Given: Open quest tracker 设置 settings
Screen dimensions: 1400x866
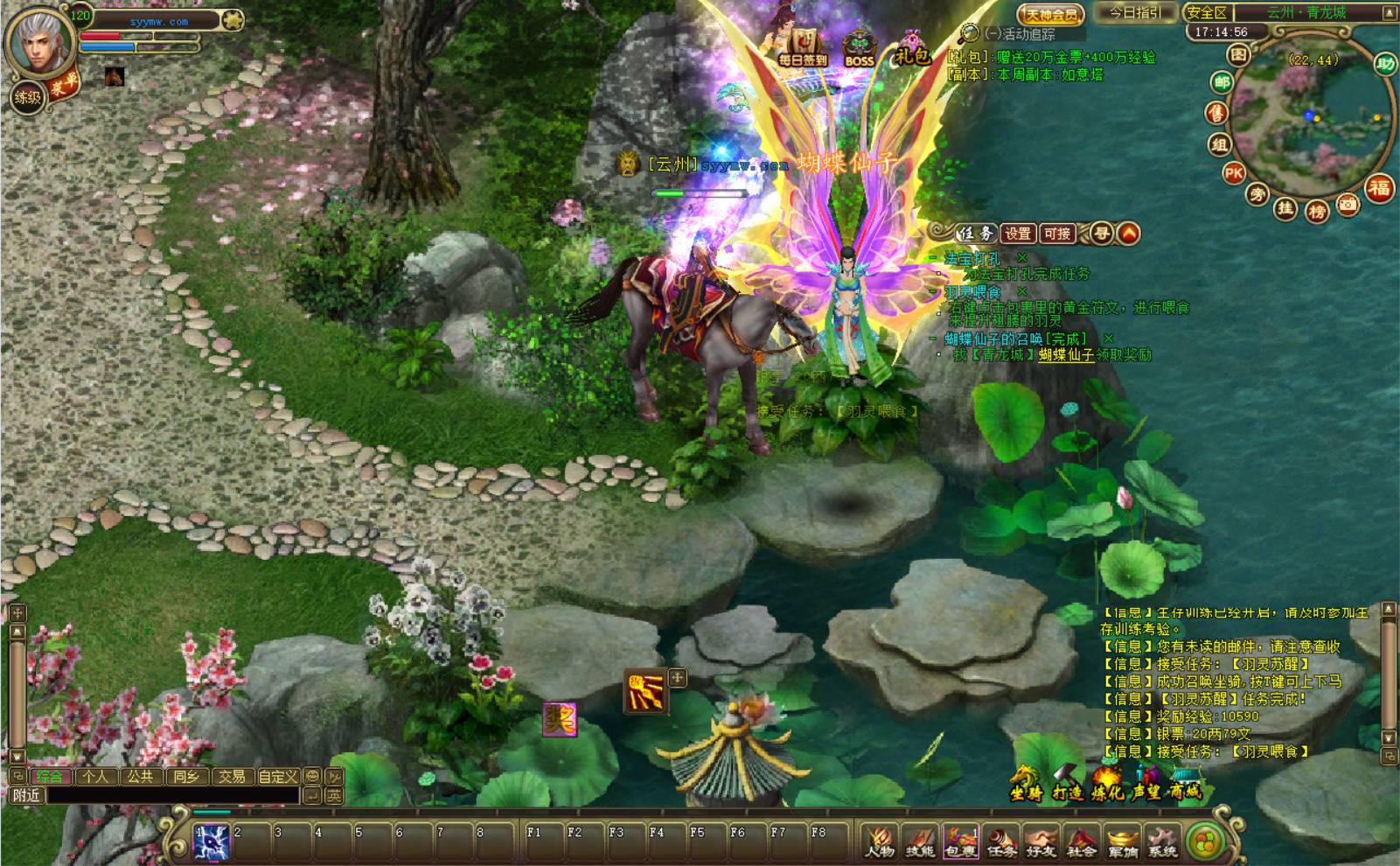Looking at the screenshot, I should tap(1017, 234).
